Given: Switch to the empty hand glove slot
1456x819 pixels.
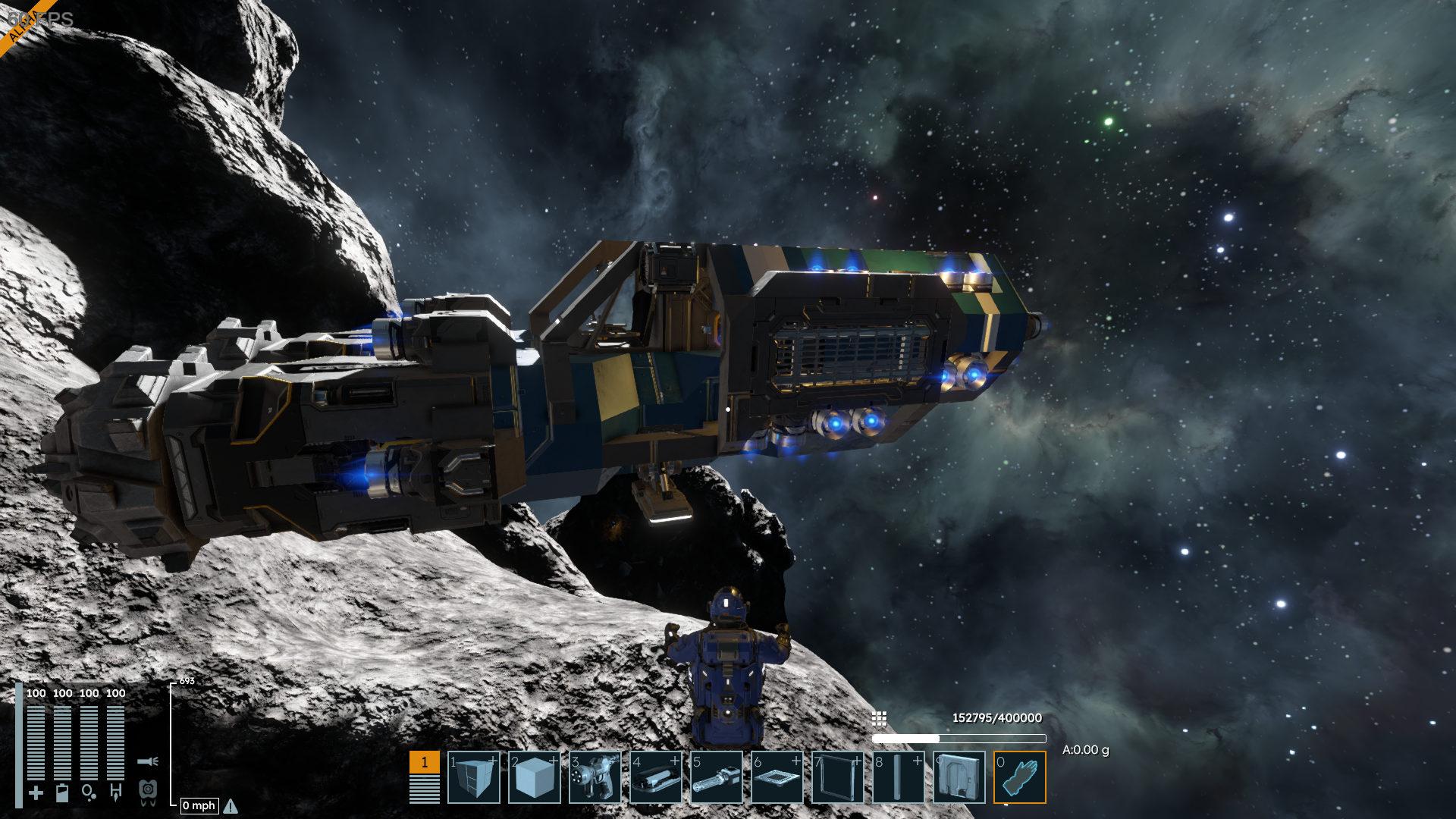Looking at the screenshot, I should point(1020,777).
